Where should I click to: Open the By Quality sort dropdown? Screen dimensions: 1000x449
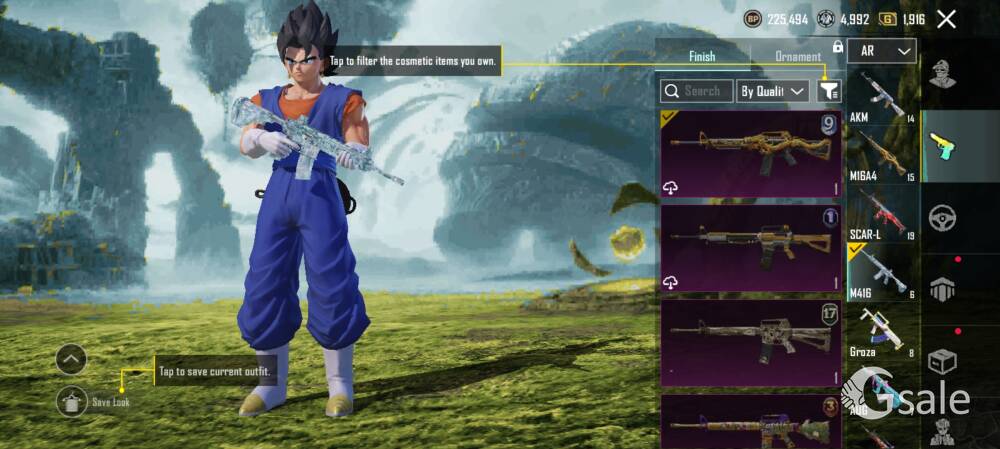point(772,91)
